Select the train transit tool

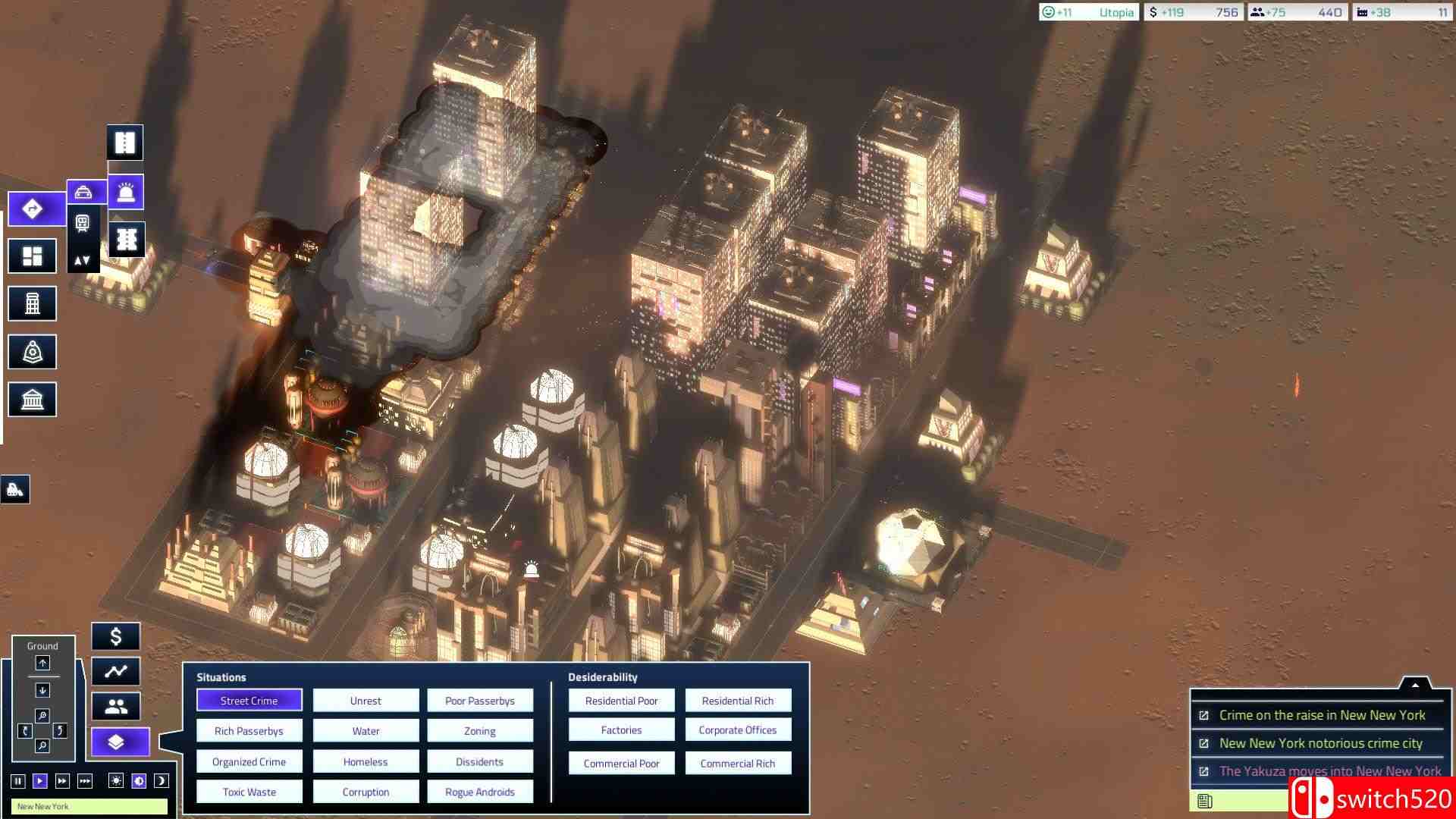click(83, 223)
